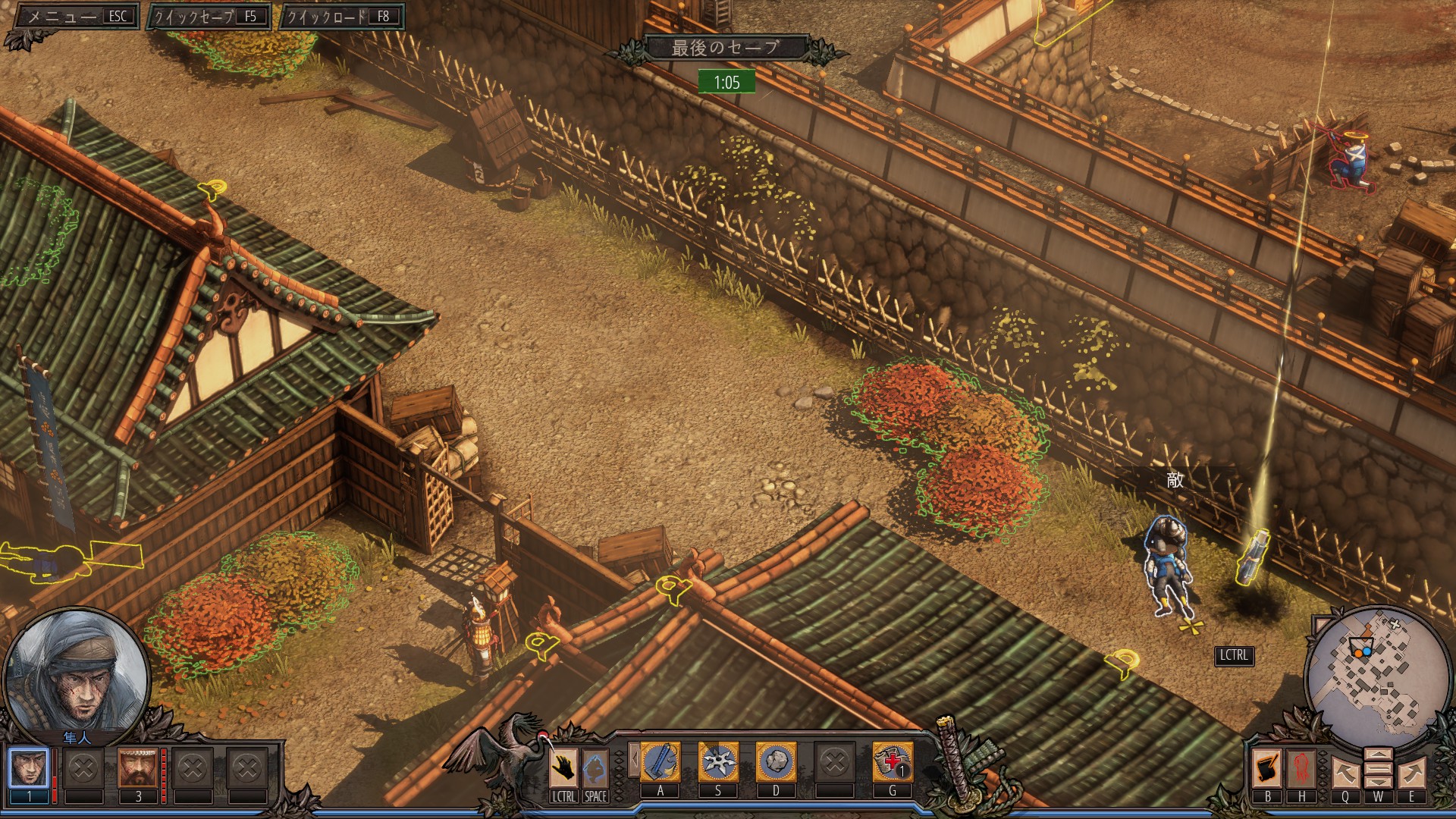
Task: Toggle the red enemy highlight icon
Action: (x=1301, y=768)
